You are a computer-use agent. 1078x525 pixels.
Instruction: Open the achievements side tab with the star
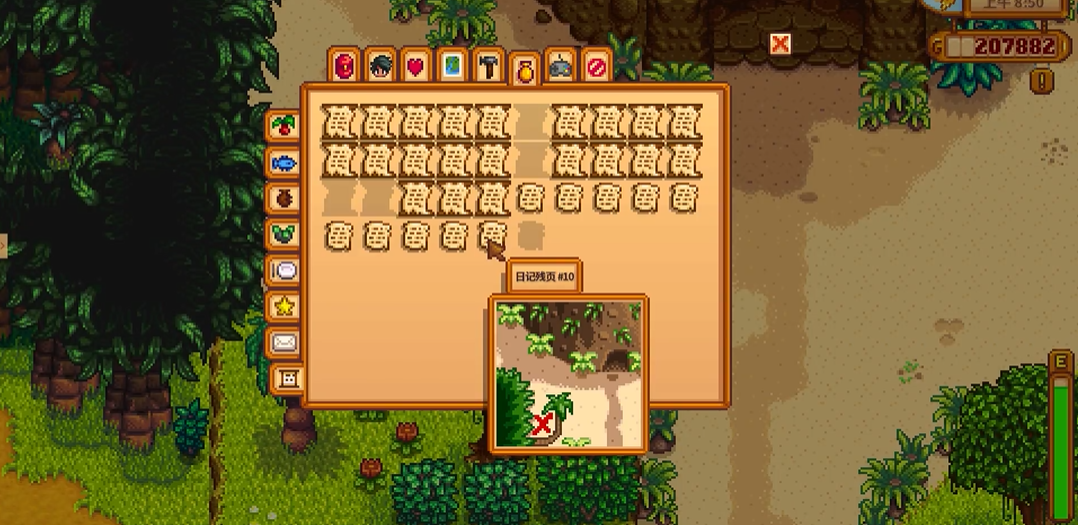284,305
